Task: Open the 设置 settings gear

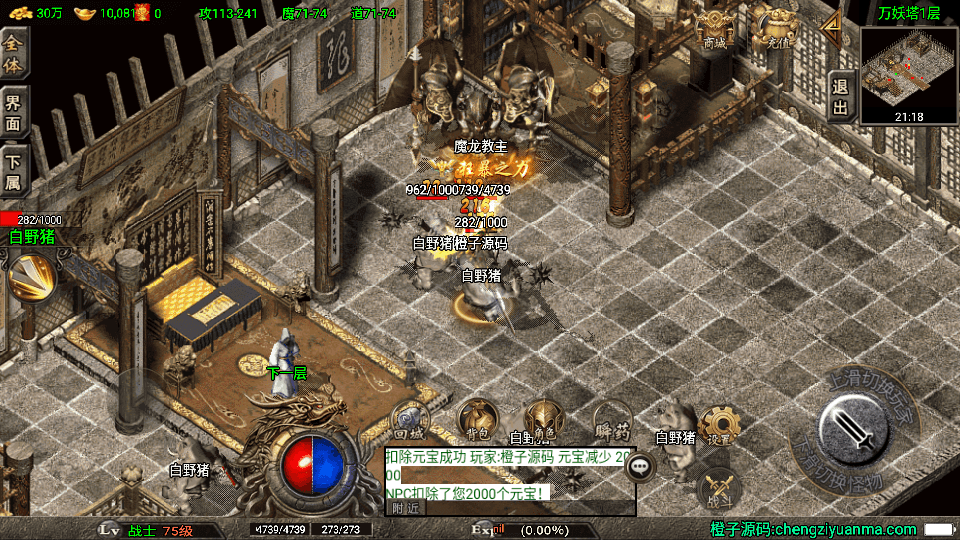Action: (x=718, y=426)
